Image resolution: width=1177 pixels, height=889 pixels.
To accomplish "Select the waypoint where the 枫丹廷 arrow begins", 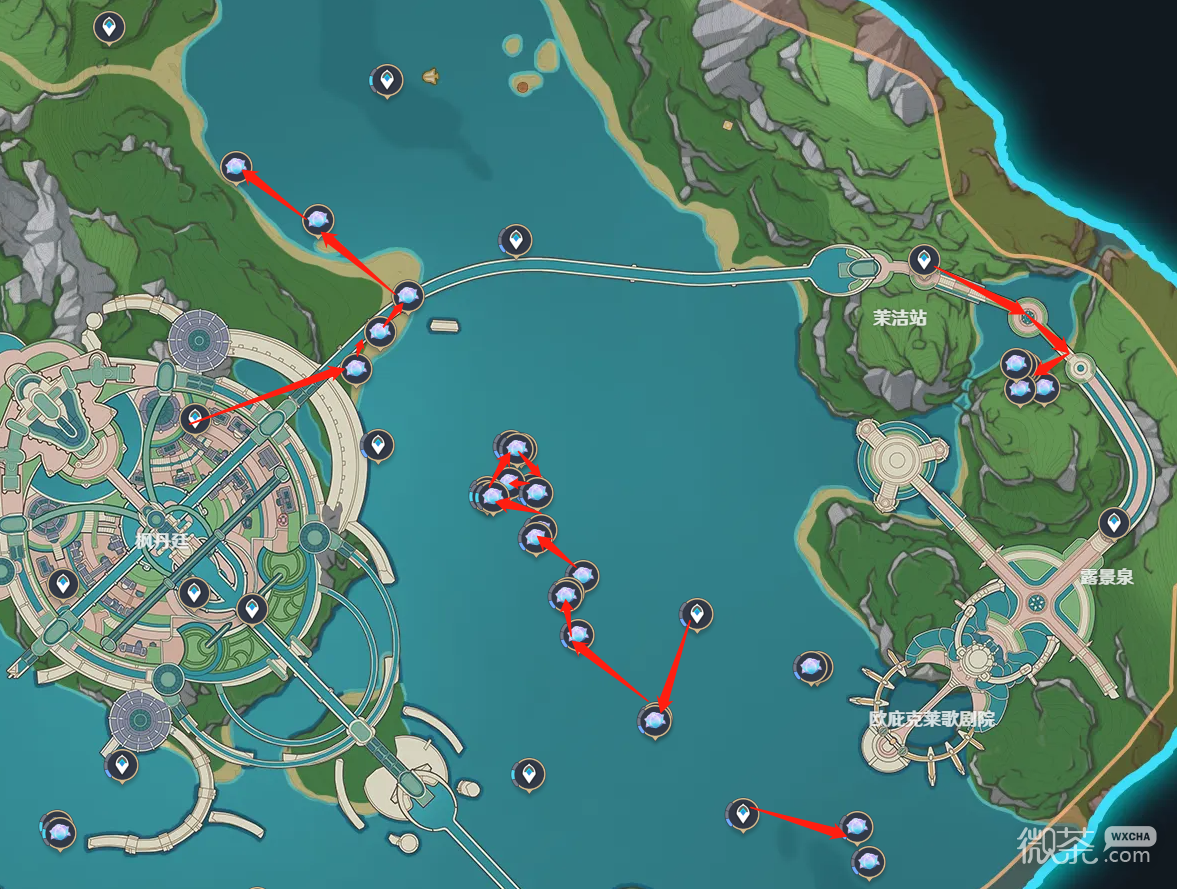I will tap(196, 418).
